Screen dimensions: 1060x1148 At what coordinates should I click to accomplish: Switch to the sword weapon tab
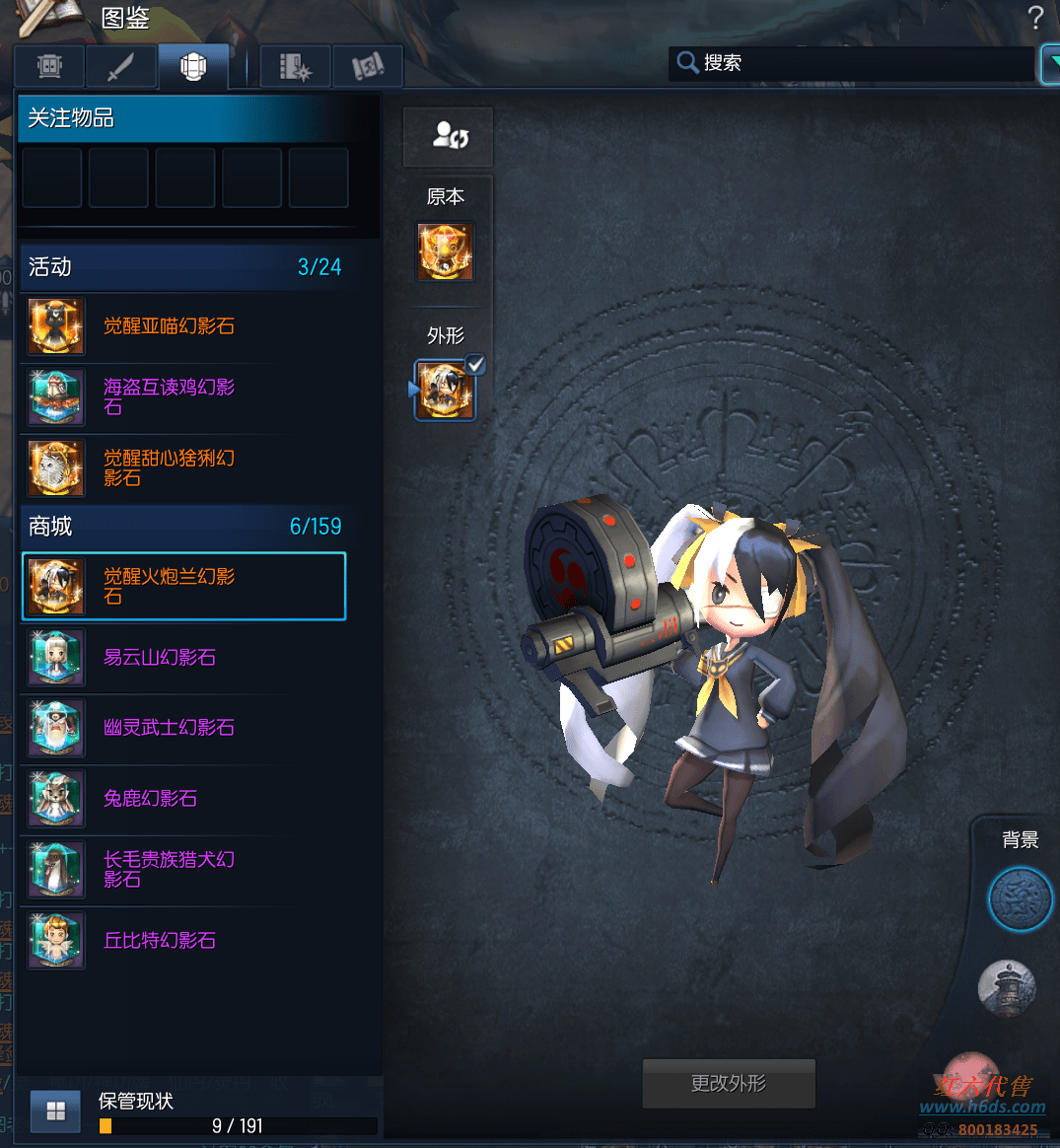(x=120, y=67)
